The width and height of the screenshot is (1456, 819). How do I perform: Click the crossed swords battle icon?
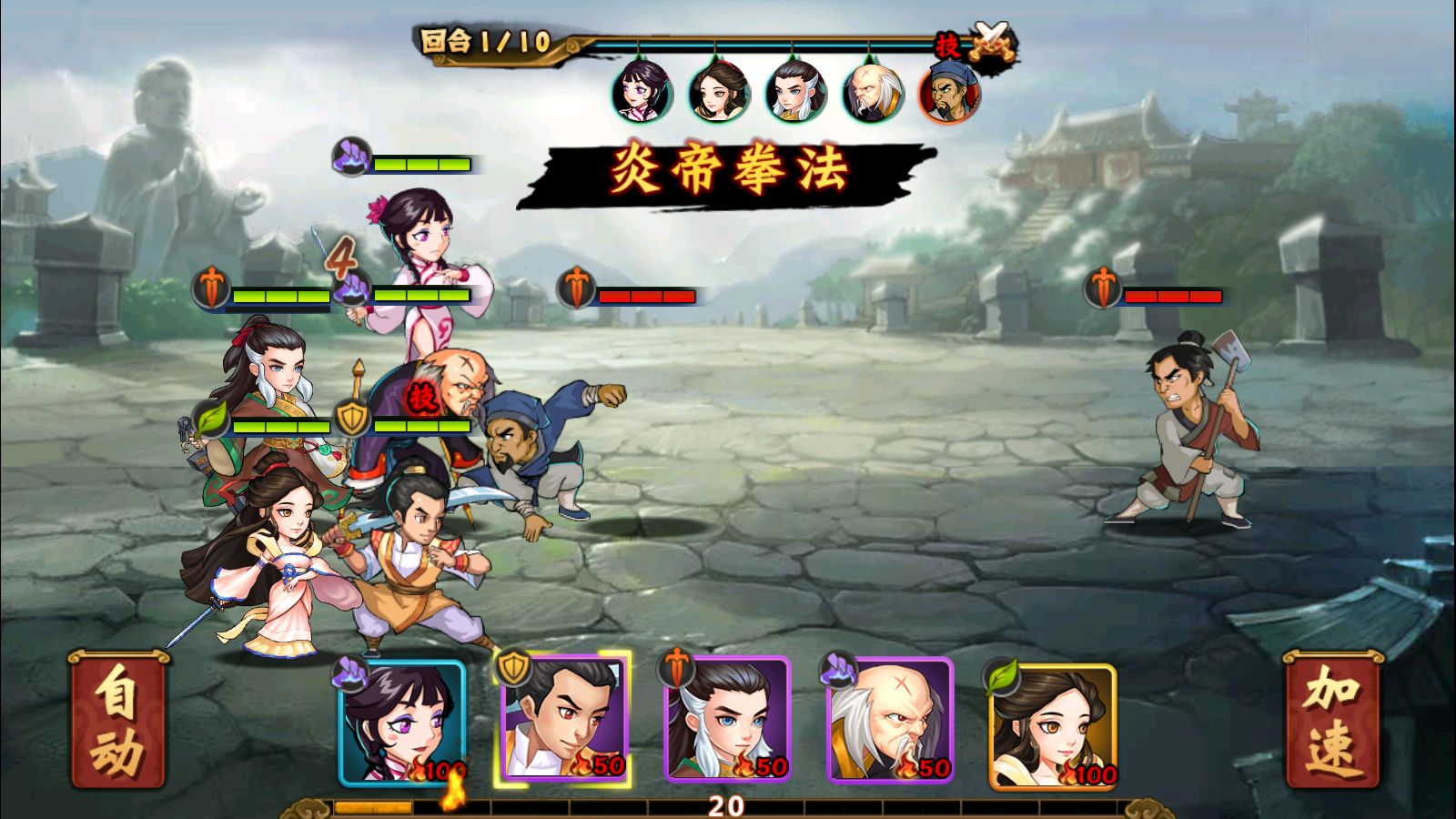(x=992, y=41)
